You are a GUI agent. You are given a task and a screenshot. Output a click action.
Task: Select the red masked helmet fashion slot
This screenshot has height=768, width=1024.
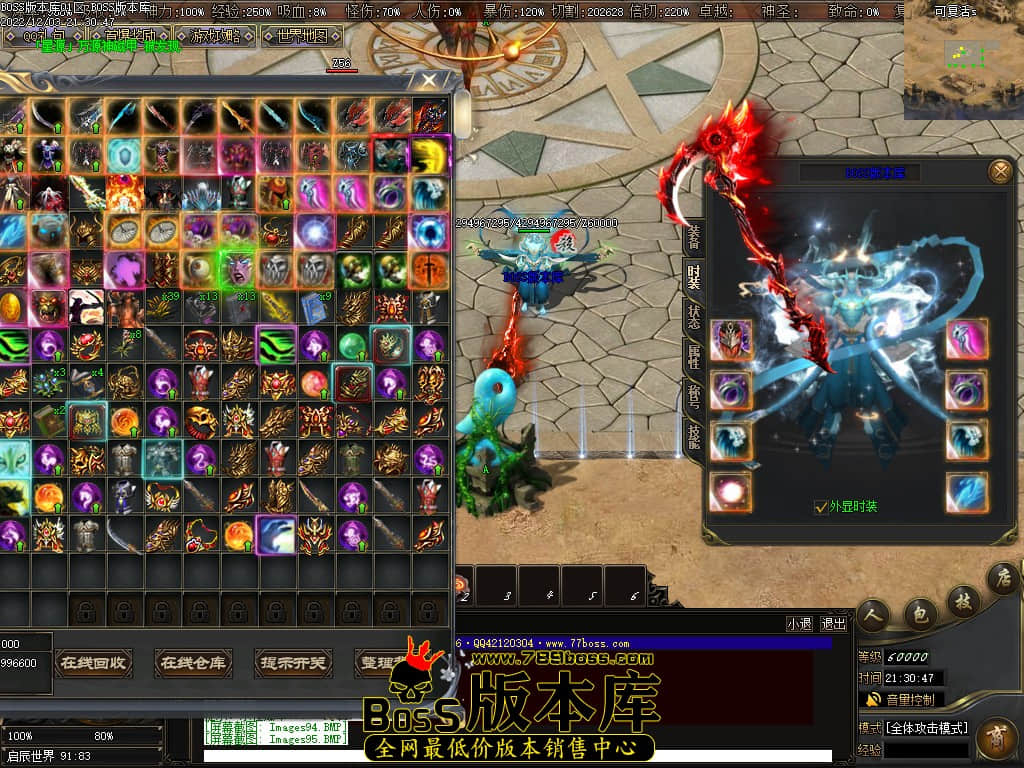(x=731, y=340)
